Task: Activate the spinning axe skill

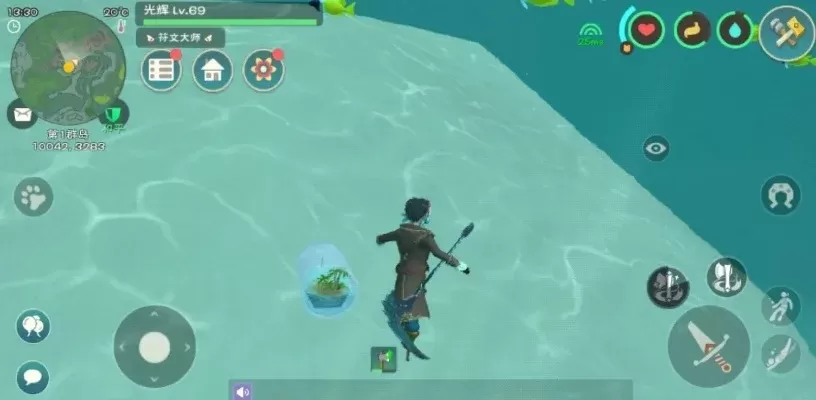Action: pyautogui.click(x=727, y=277)
